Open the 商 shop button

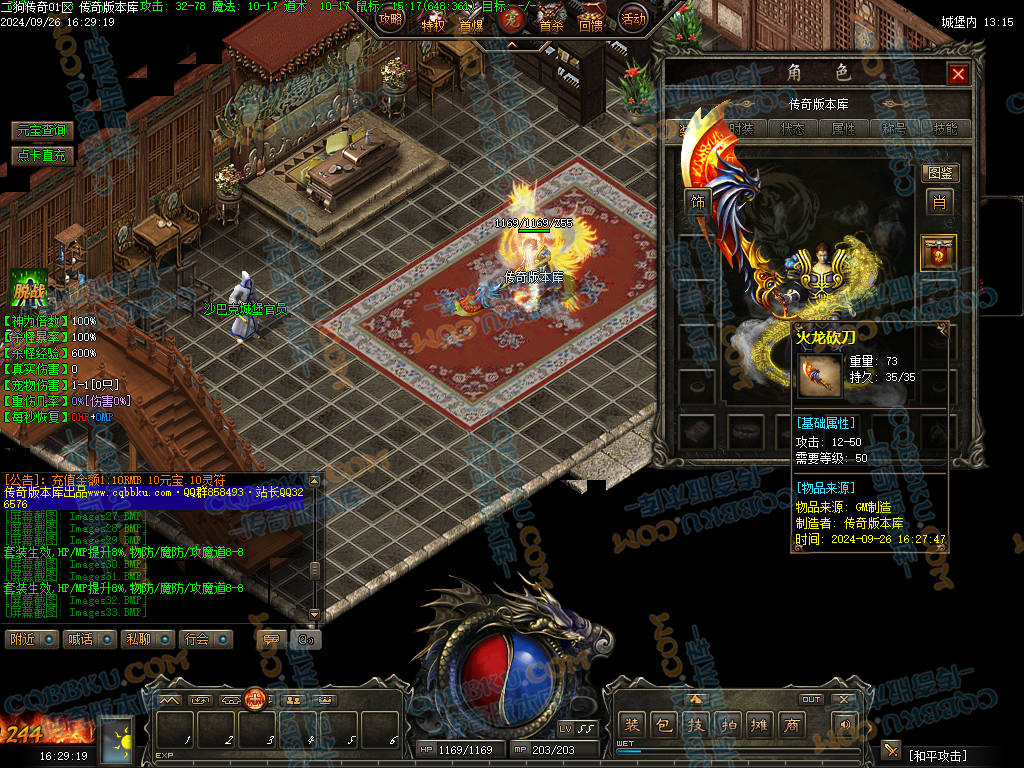pyautogui.click(x=791, y=724)
